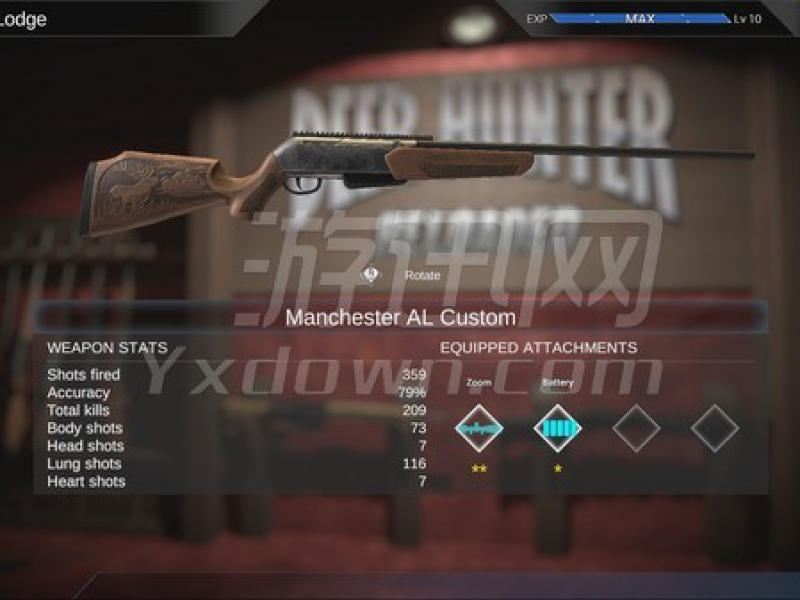Click the Manchester AL Custom weapon name bar
Viewport: 800px width, 600px height.
coord(401,318)
